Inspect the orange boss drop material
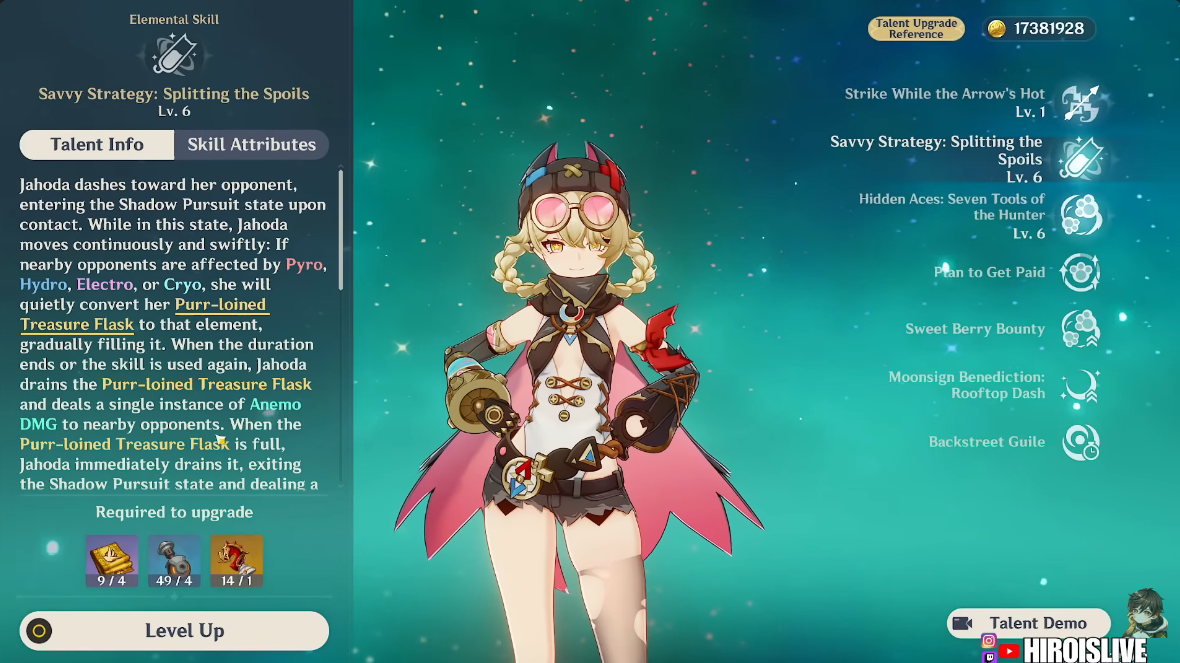The image size is (1180, 663). tap(237, 560)
